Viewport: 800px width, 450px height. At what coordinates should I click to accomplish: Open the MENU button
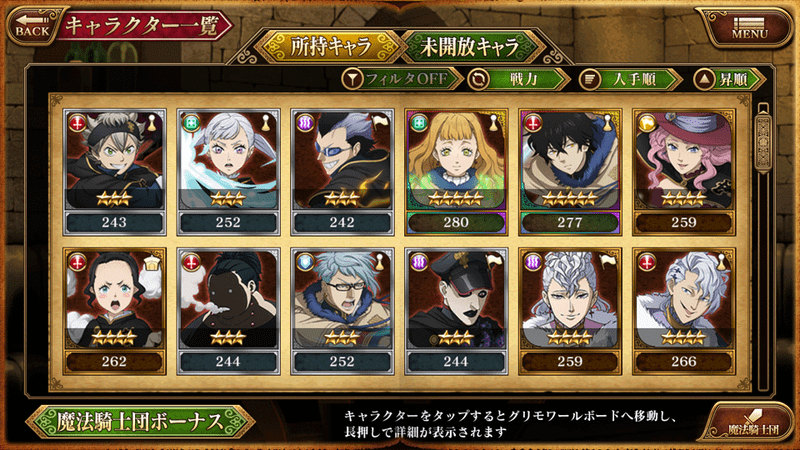pos(750,25)
